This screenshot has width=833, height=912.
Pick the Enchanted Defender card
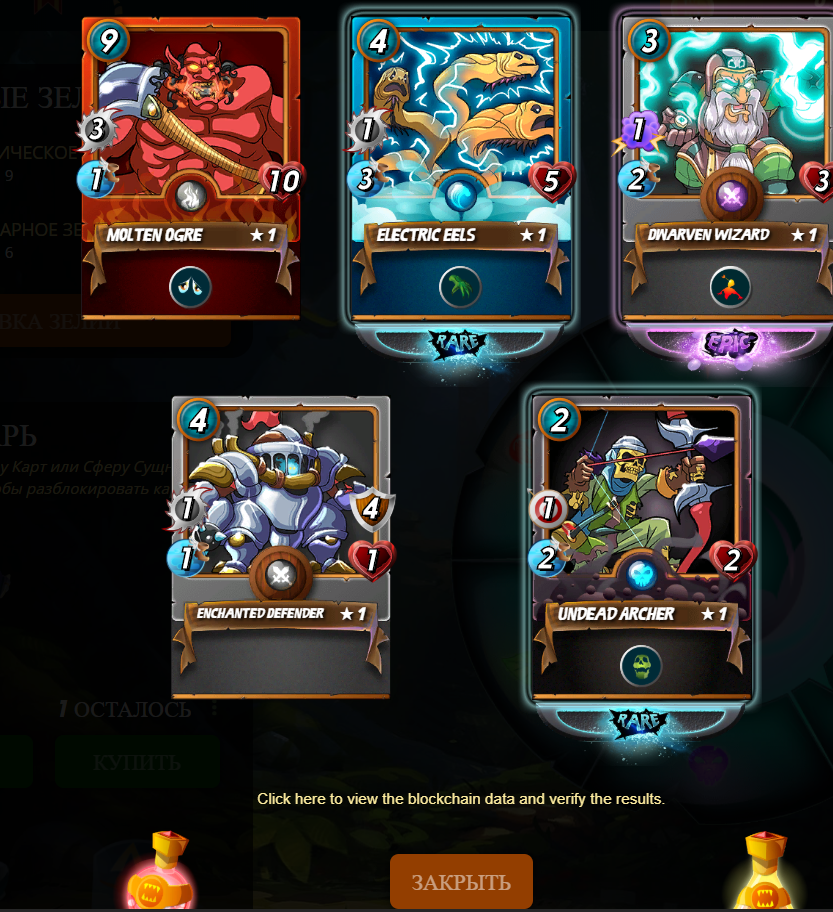tap(280, 545)
